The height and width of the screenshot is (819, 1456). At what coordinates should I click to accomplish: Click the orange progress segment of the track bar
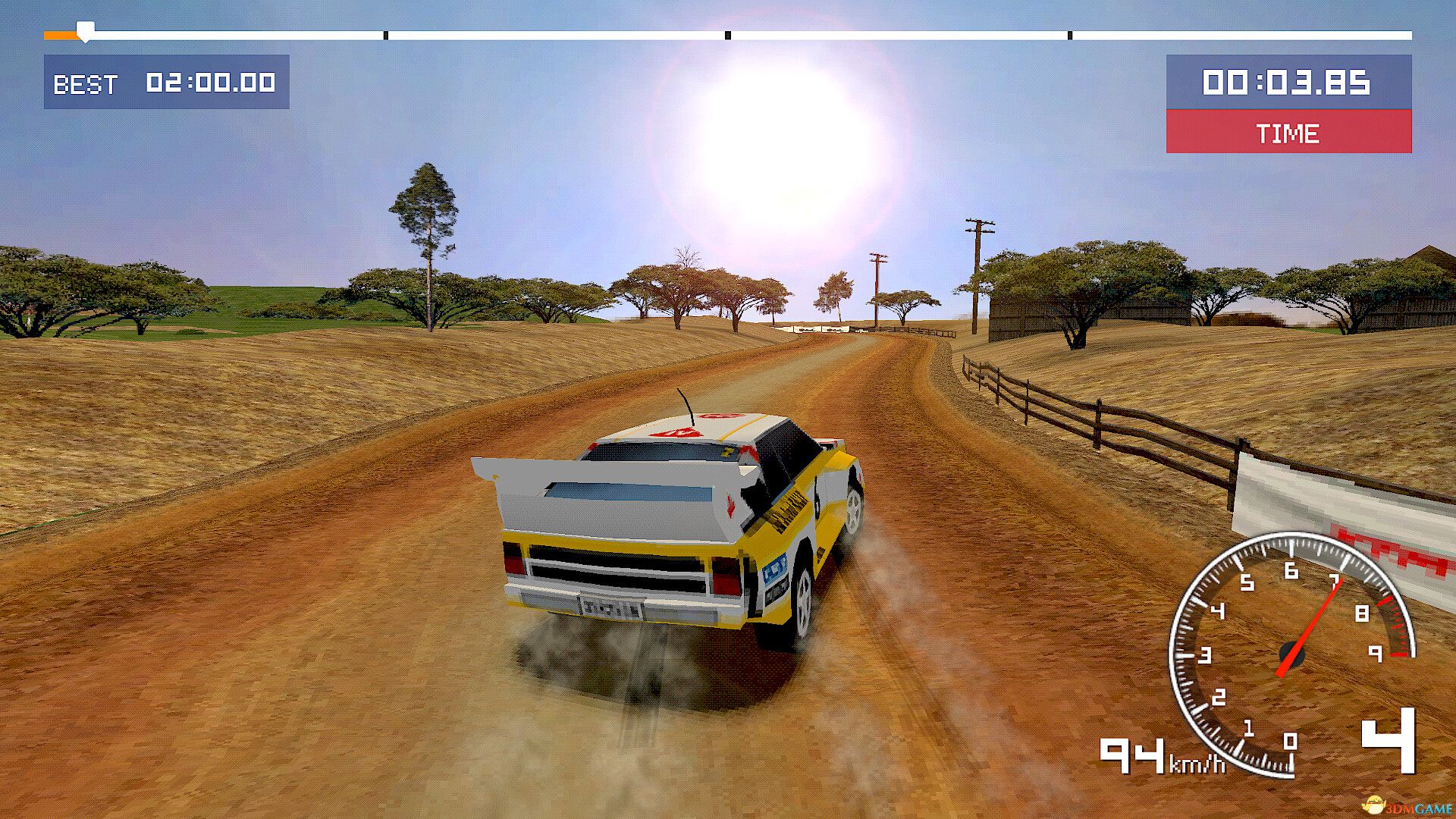pyautogui.click(x=61, y=33)
